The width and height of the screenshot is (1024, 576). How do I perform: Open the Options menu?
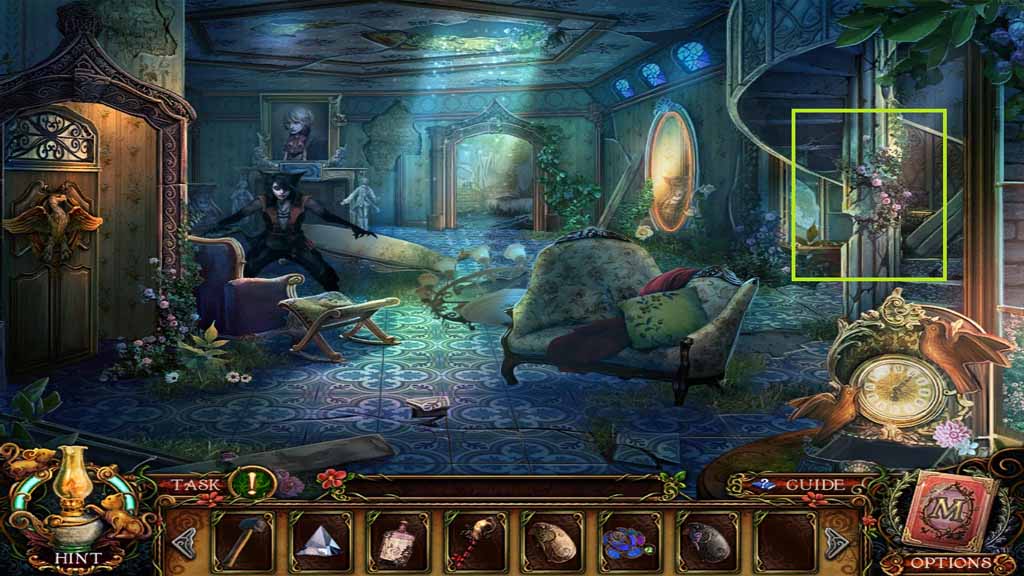coord(948,562)
